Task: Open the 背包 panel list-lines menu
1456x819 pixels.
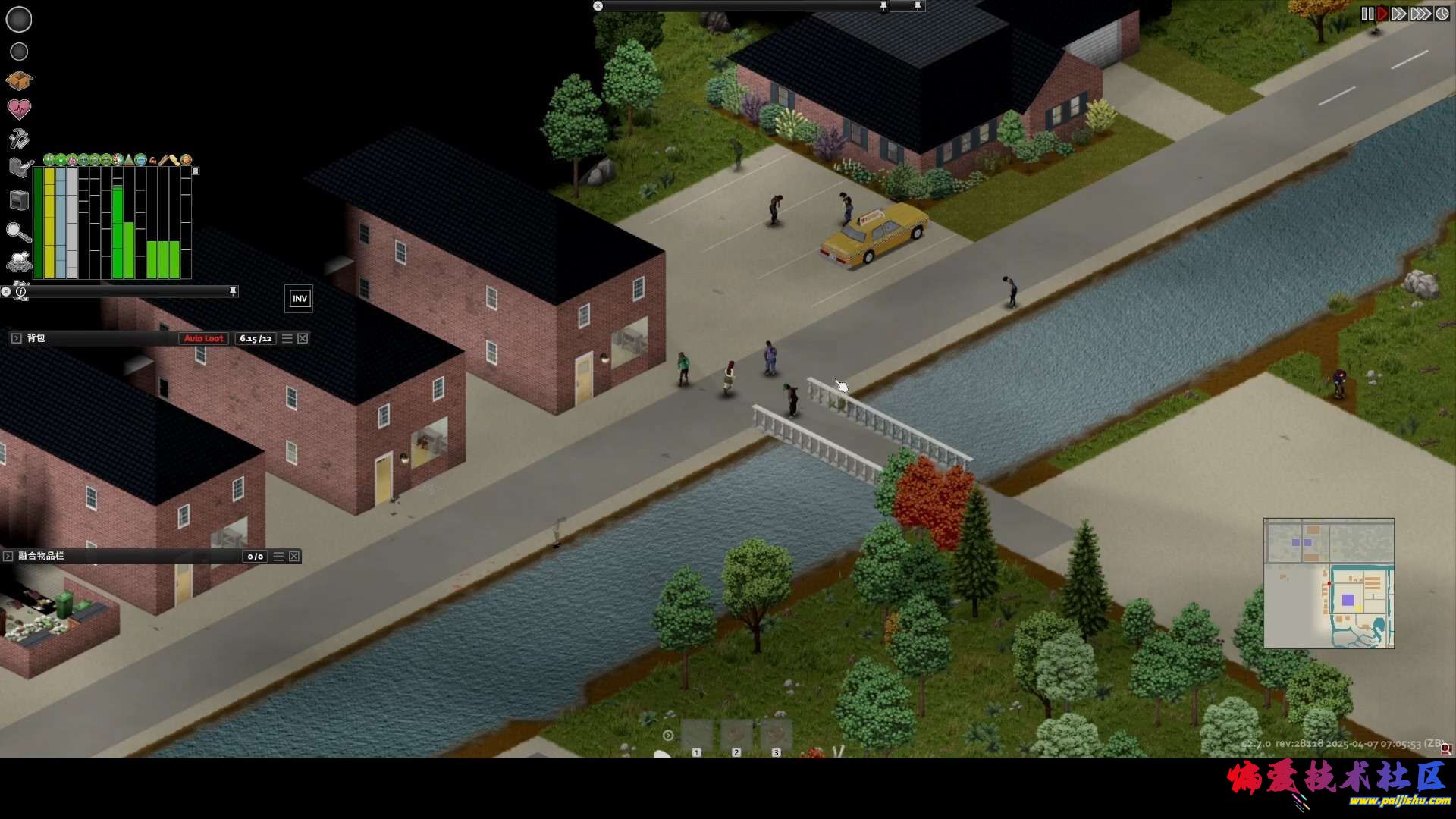Action: (x=287, y=338)
